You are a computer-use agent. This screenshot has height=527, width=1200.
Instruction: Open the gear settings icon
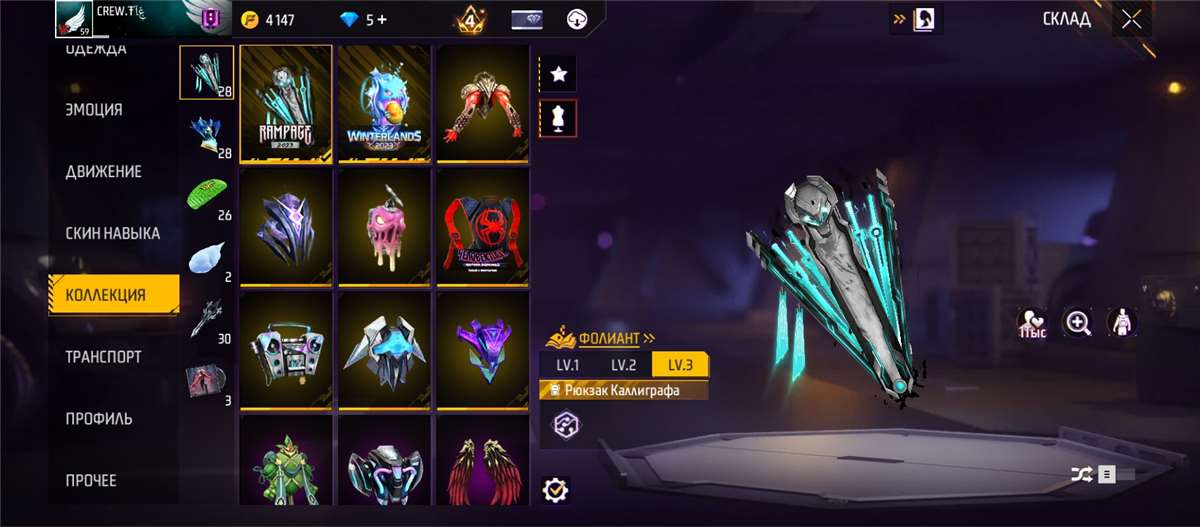555,490
